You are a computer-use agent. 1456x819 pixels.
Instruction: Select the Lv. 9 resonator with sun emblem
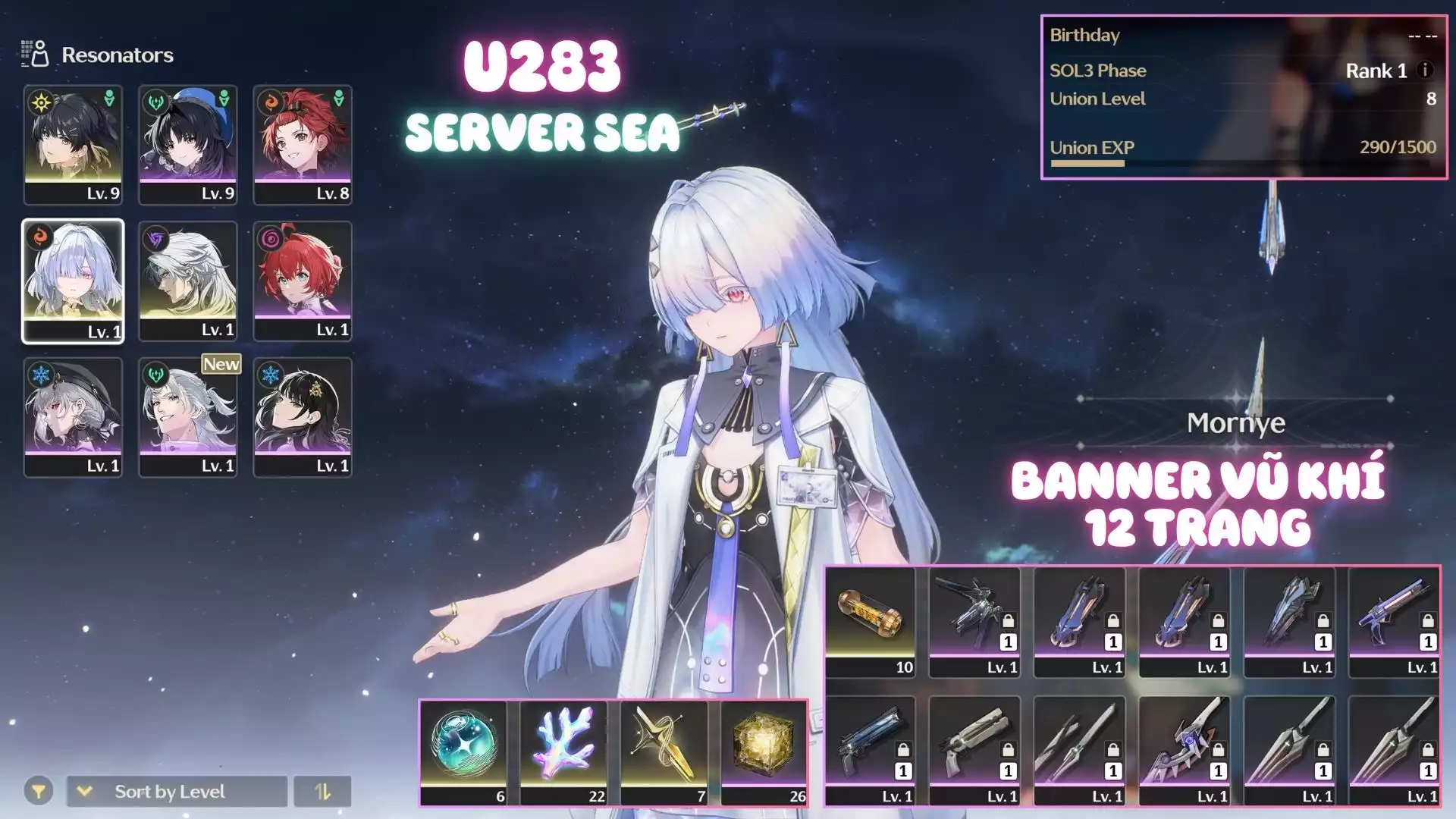73,144
